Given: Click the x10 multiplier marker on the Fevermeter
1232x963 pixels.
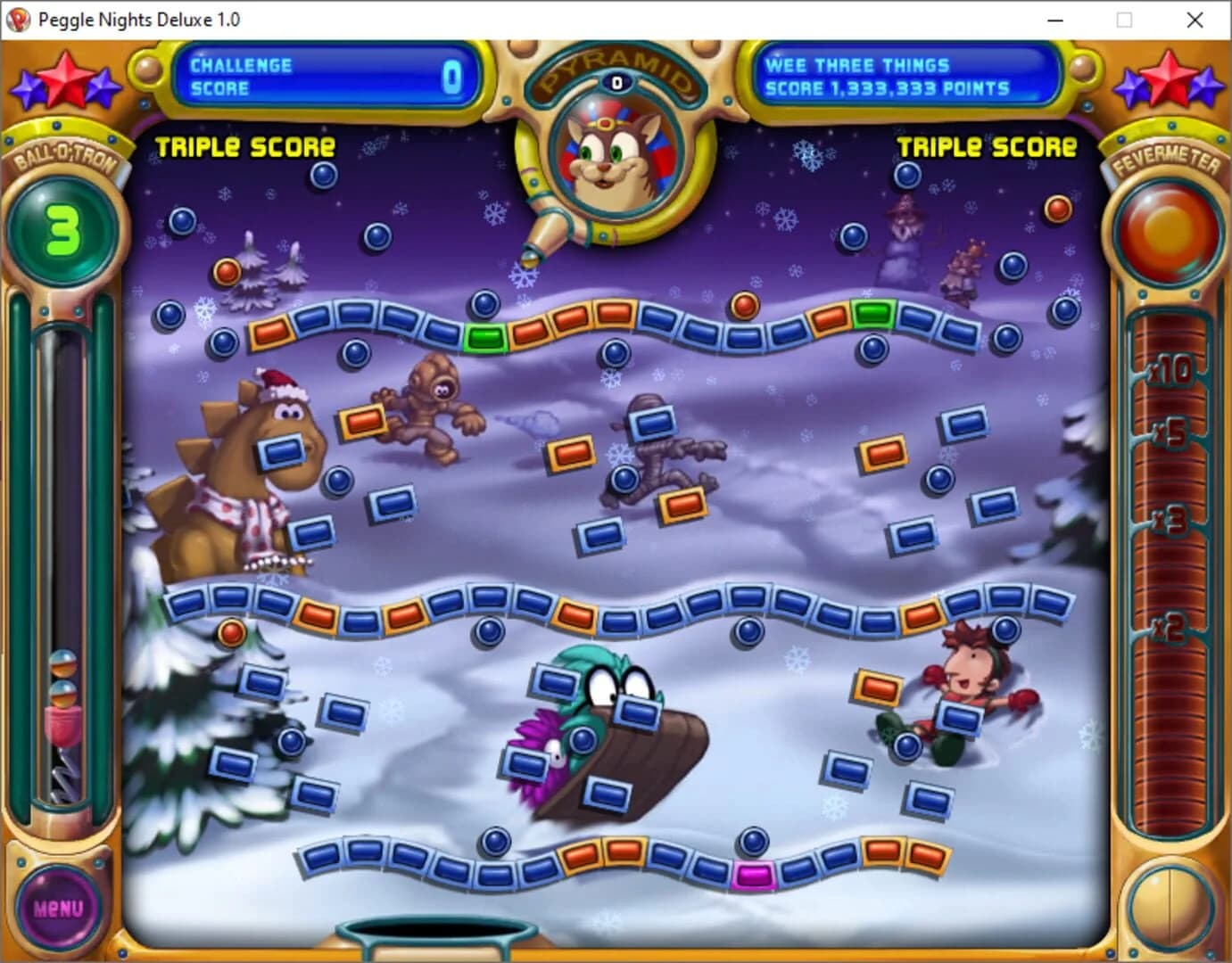Looking at the screenshot, I should click(1171, 373).
